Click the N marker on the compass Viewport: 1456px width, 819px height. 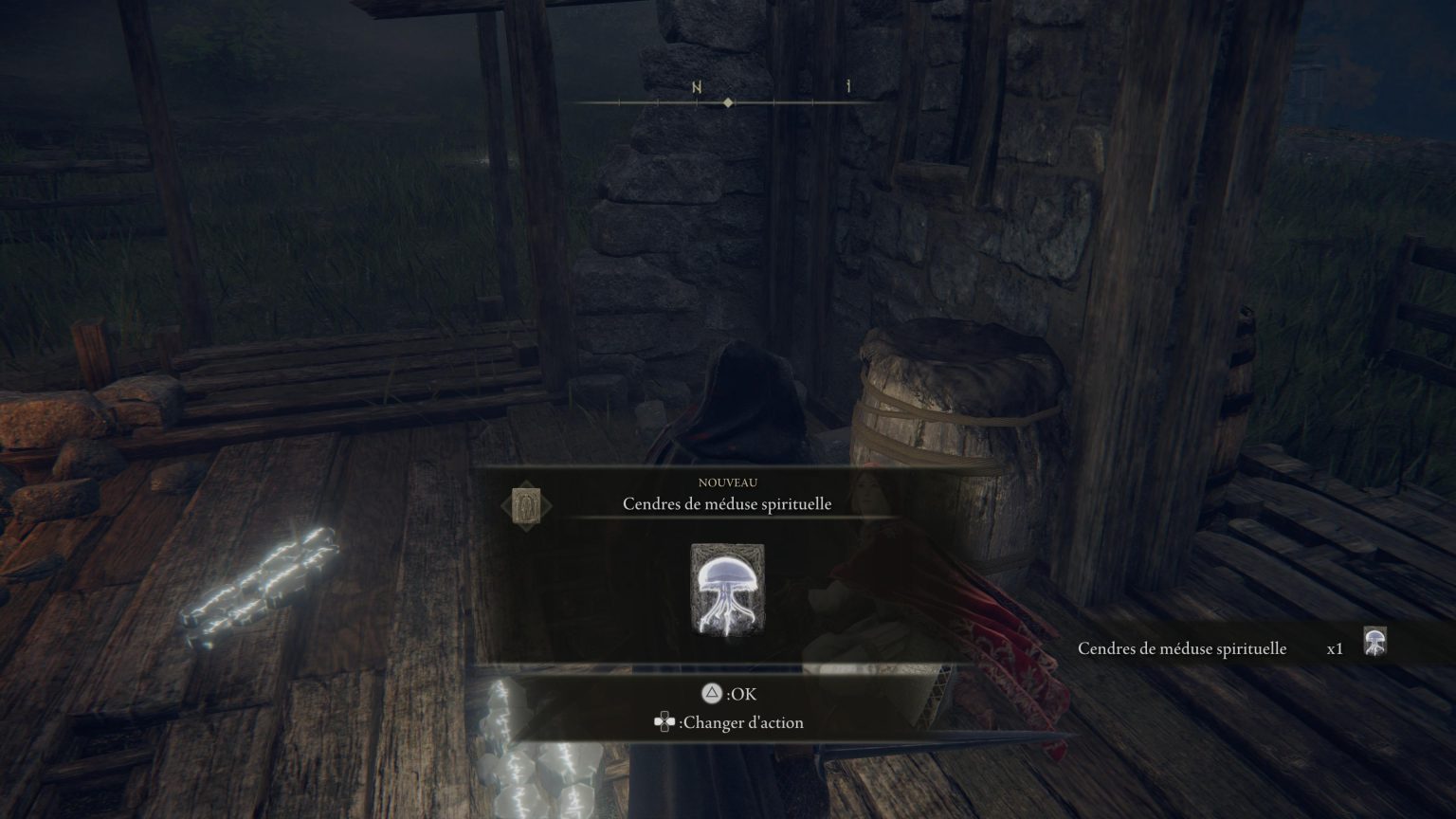point(695,85)
